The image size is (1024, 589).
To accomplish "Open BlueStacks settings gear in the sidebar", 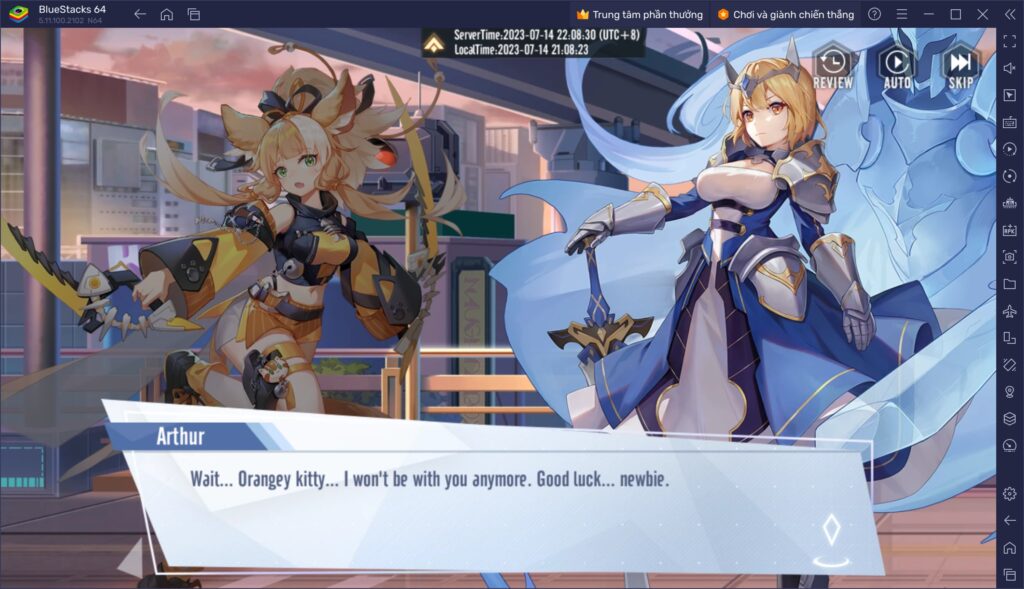I will tap(1009, 493).
